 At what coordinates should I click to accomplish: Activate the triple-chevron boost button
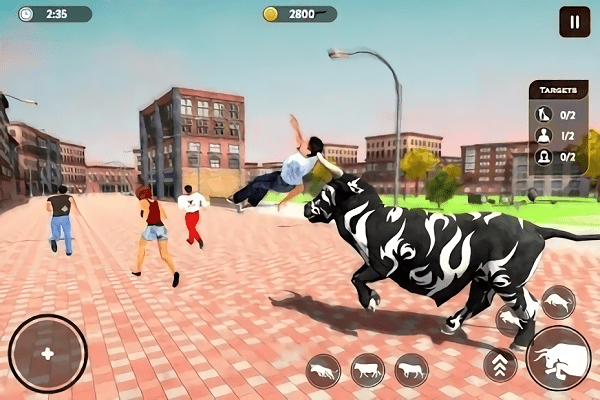(x=500, y=365)
